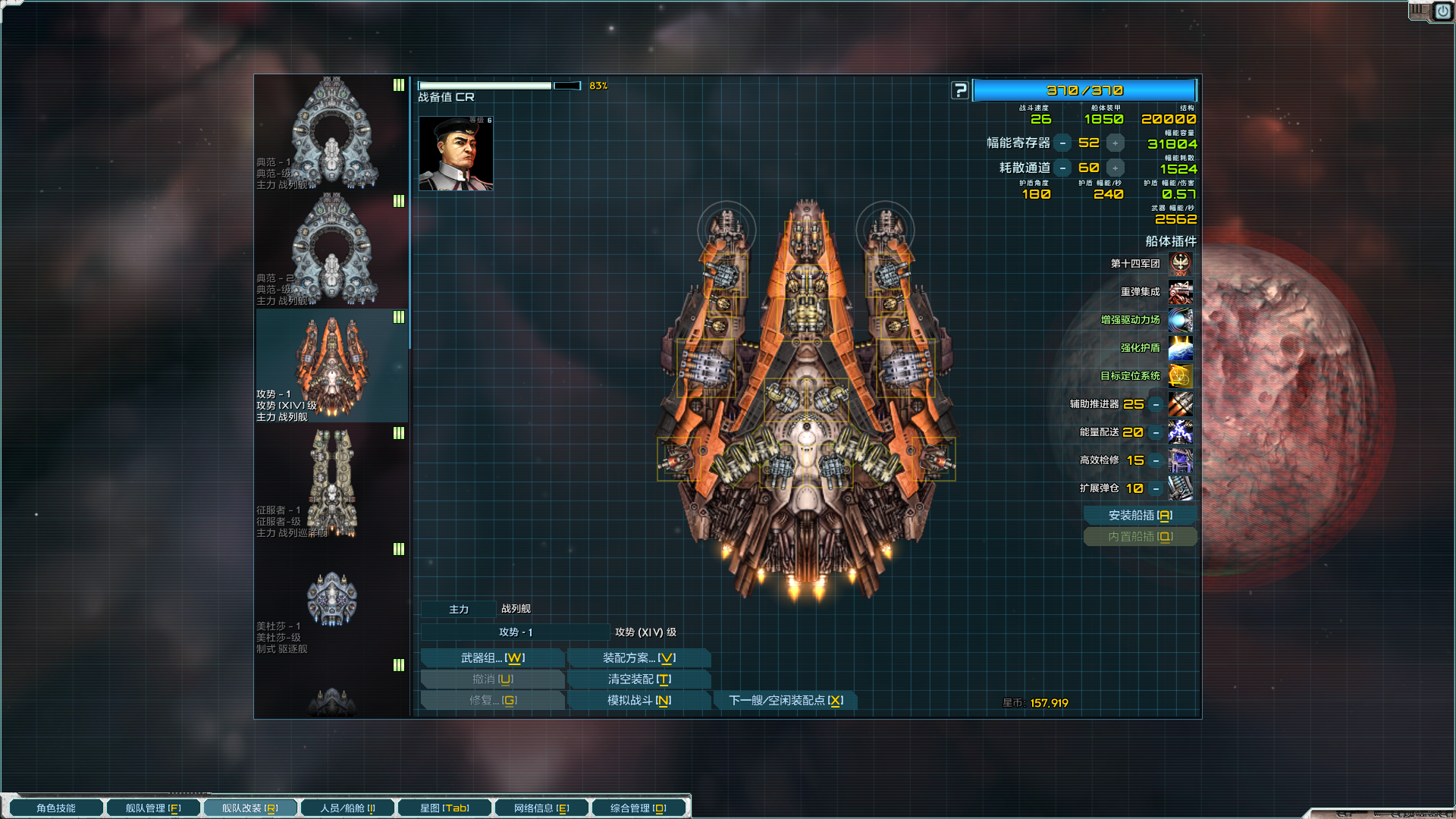1456x819 pixels.
Task: Increase 幅能寄存器 capacitors with plus
Action: pyautogui.click(x=1115, y=143)
